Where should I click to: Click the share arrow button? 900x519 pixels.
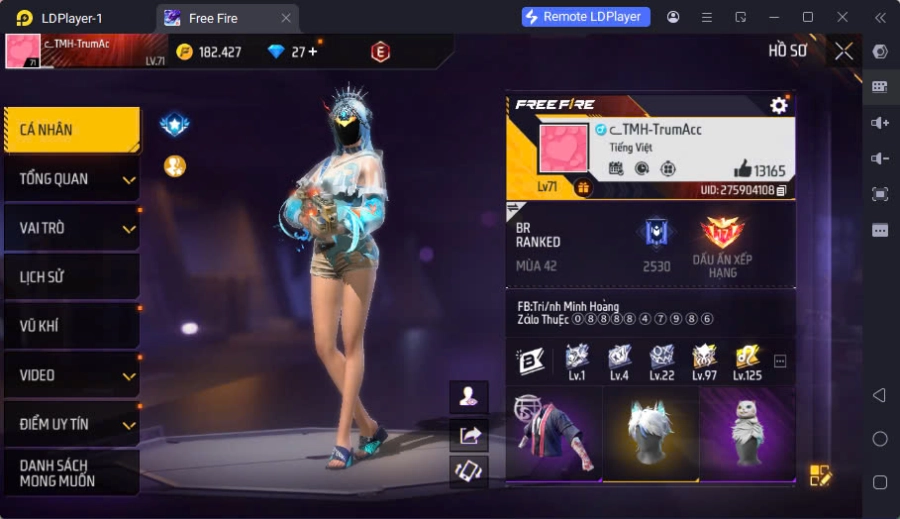point(469,434)
